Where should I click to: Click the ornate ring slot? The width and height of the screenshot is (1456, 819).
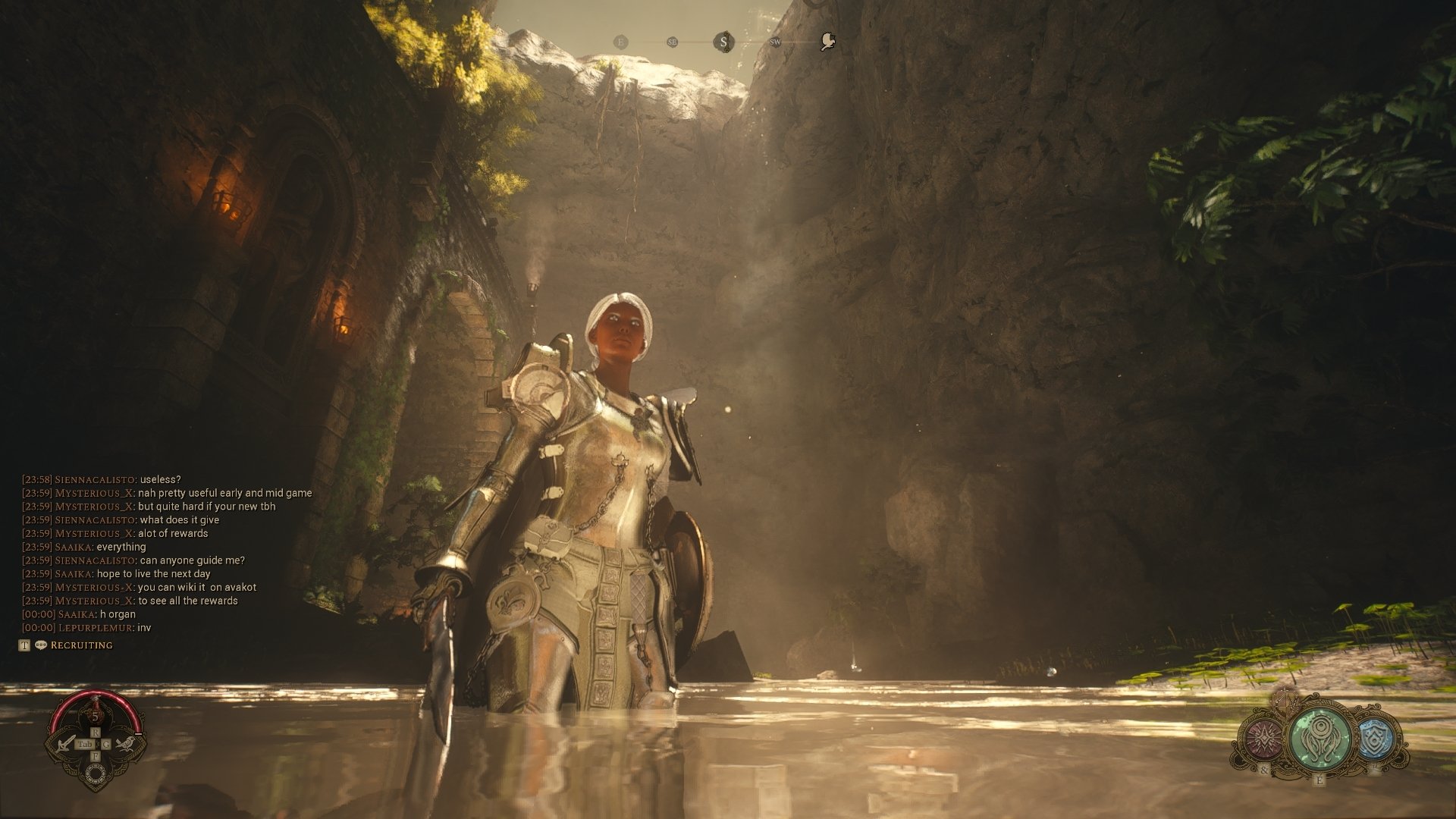coord(96,773)
